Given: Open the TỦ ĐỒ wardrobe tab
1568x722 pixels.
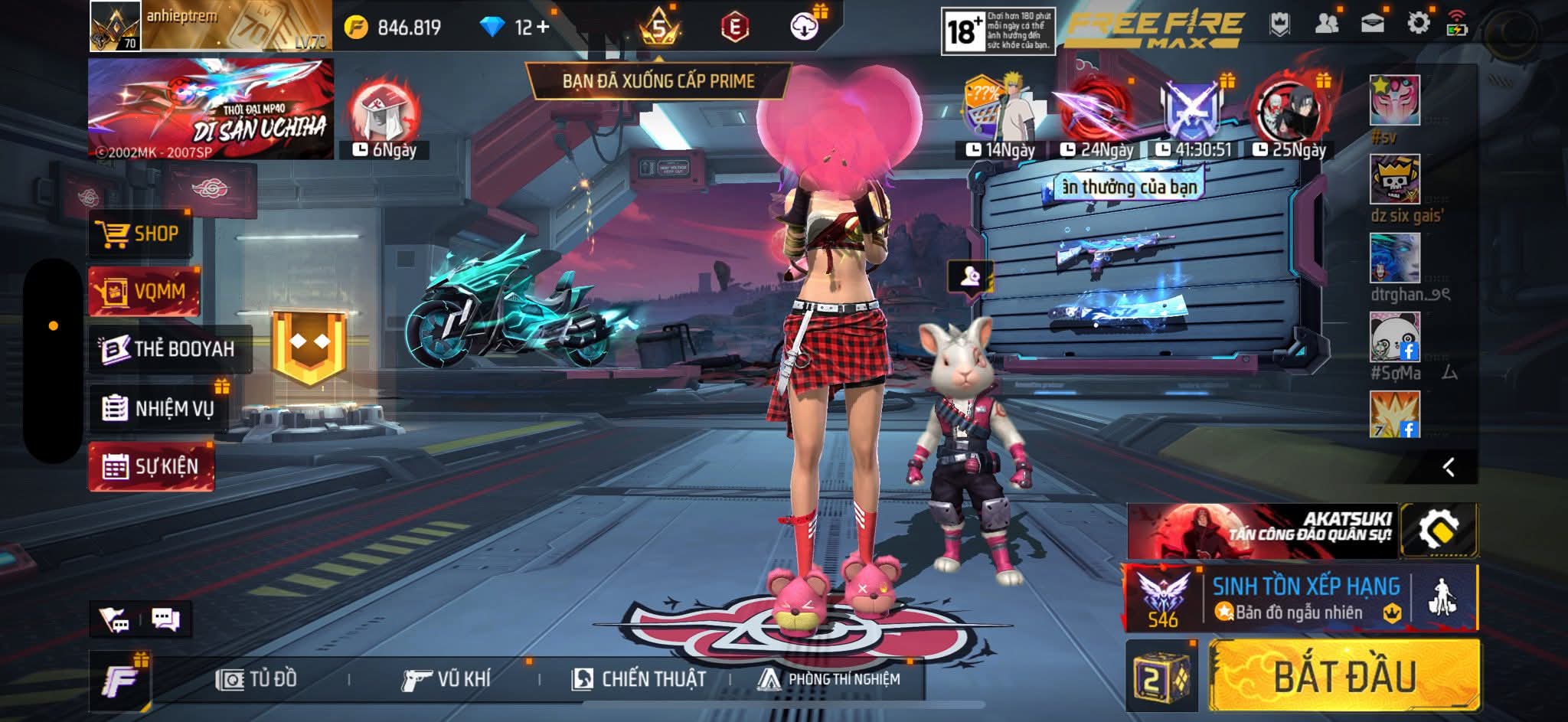Looking at the screenshot, I should point(257,679).
